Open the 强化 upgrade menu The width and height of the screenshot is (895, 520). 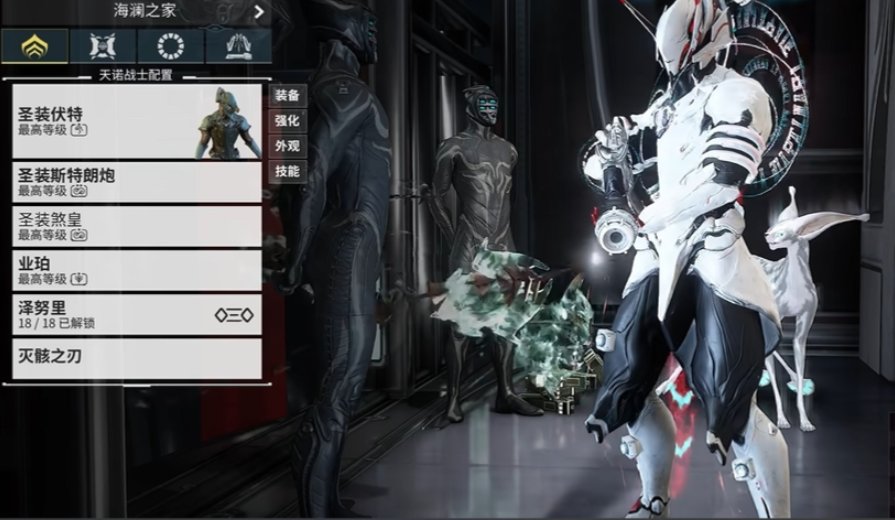pyautogui.click(x=287, y=121)
